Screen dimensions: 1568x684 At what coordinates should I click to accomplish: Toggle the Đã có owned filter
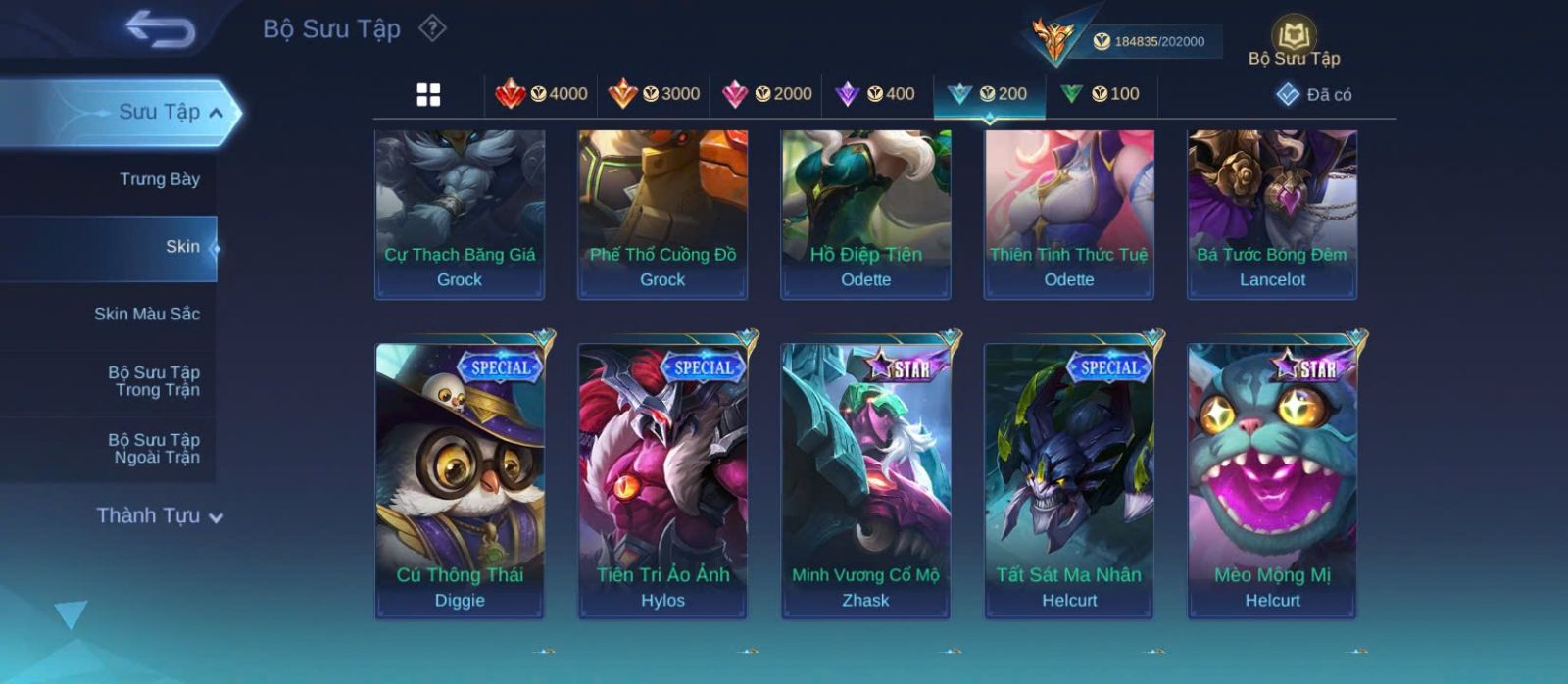[x=1314, y=95]
